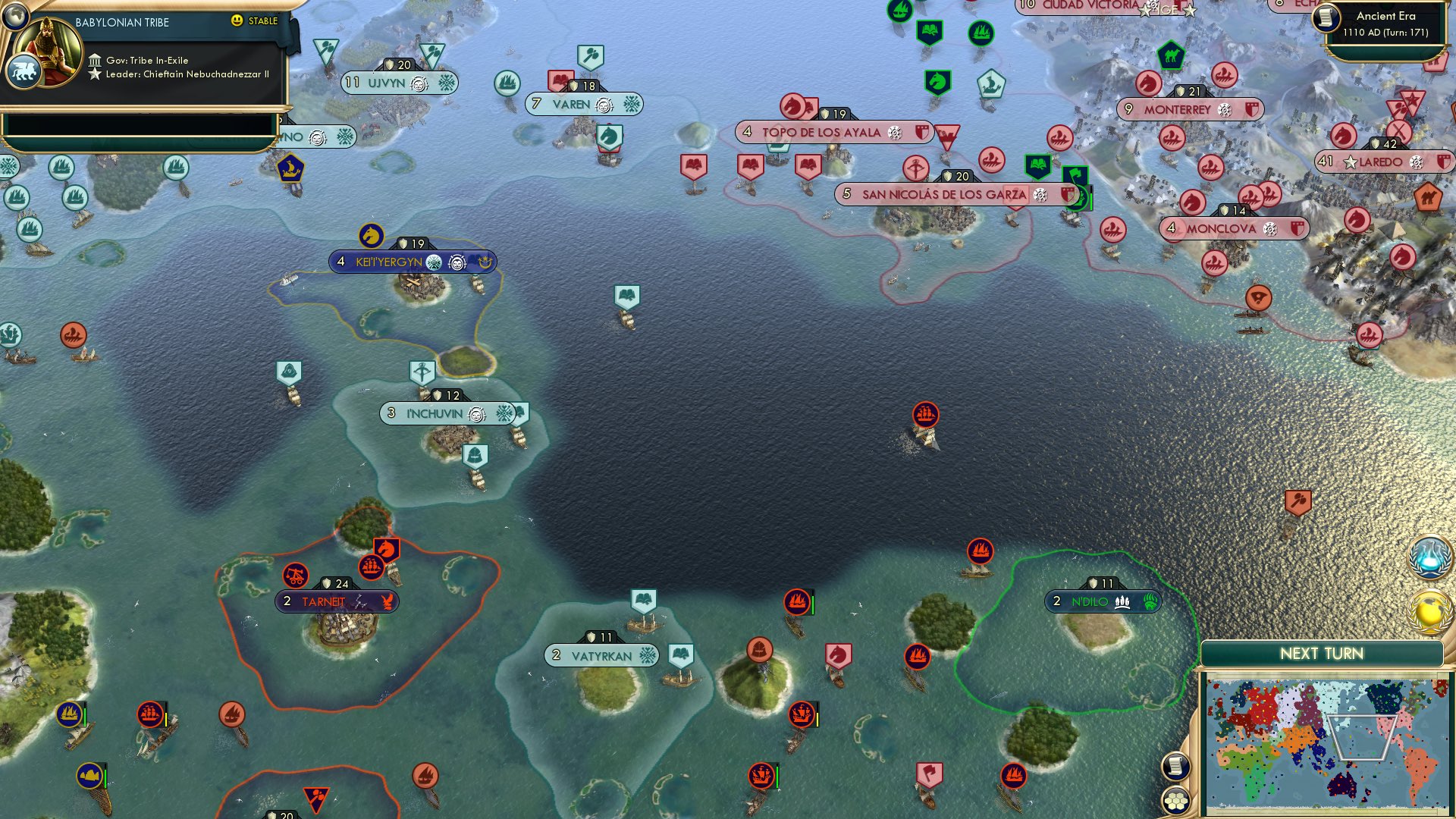The height and width of the screenshot is (819, 1456).
Task: Open diplomacy with the golden globe icon
Action: tap(1429, 611)
